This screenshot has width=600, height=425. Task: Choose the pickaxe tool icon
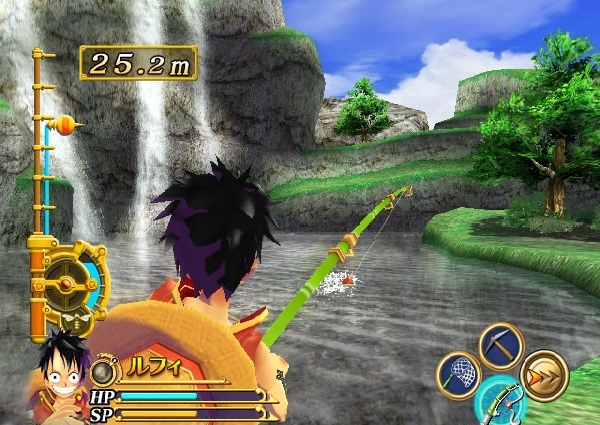500,346
